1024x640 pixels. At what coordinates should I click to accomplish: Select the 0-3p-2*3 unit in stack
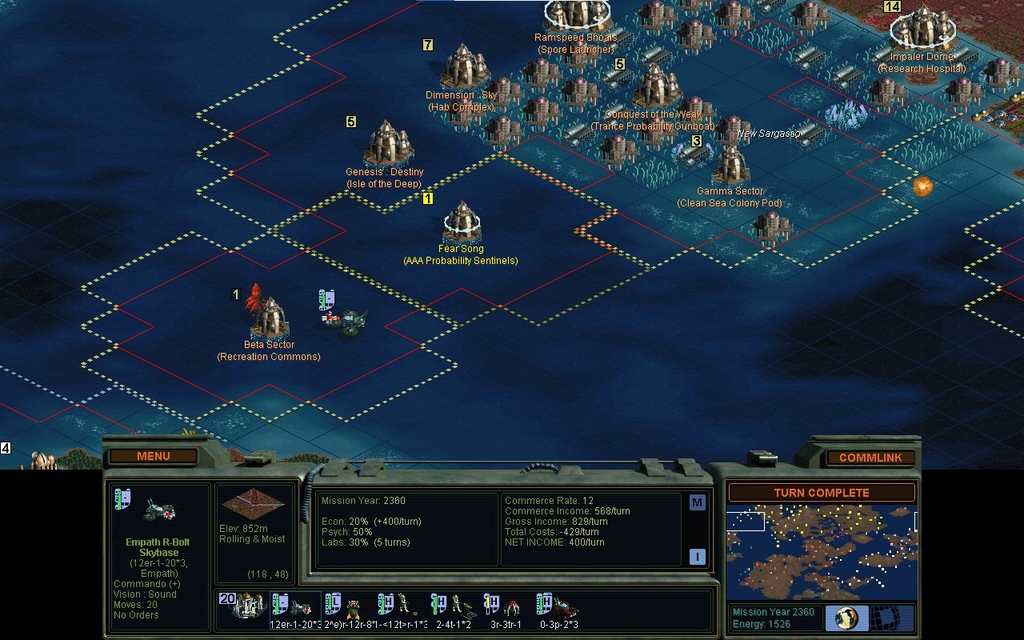558,606
